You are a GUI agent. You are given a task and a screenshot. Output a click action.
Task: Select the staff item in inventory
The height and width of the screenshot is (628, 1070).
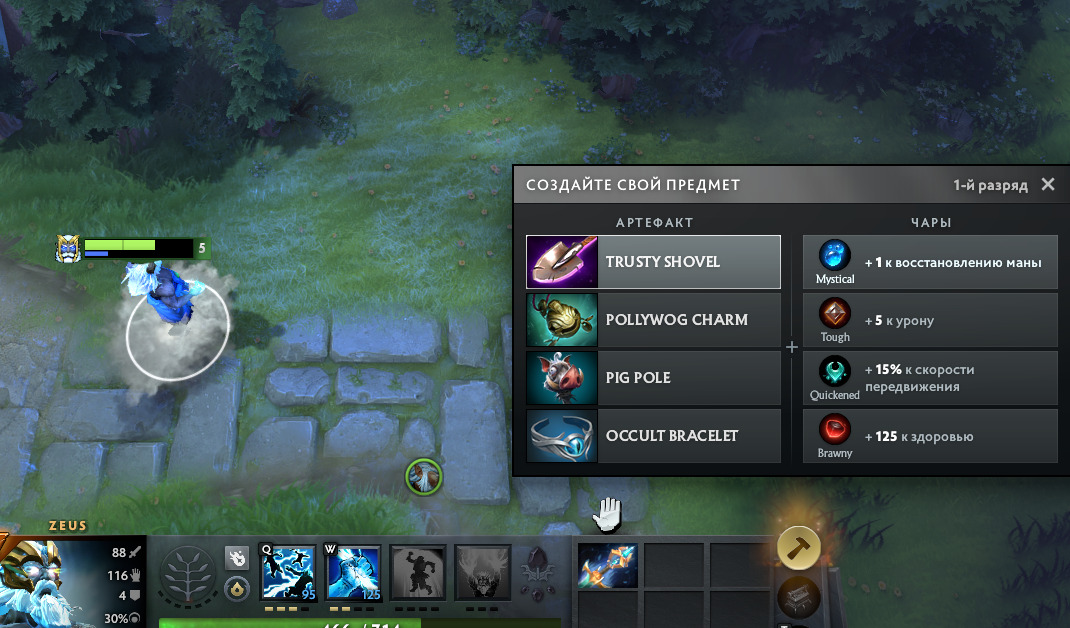[x=608, y=565]
